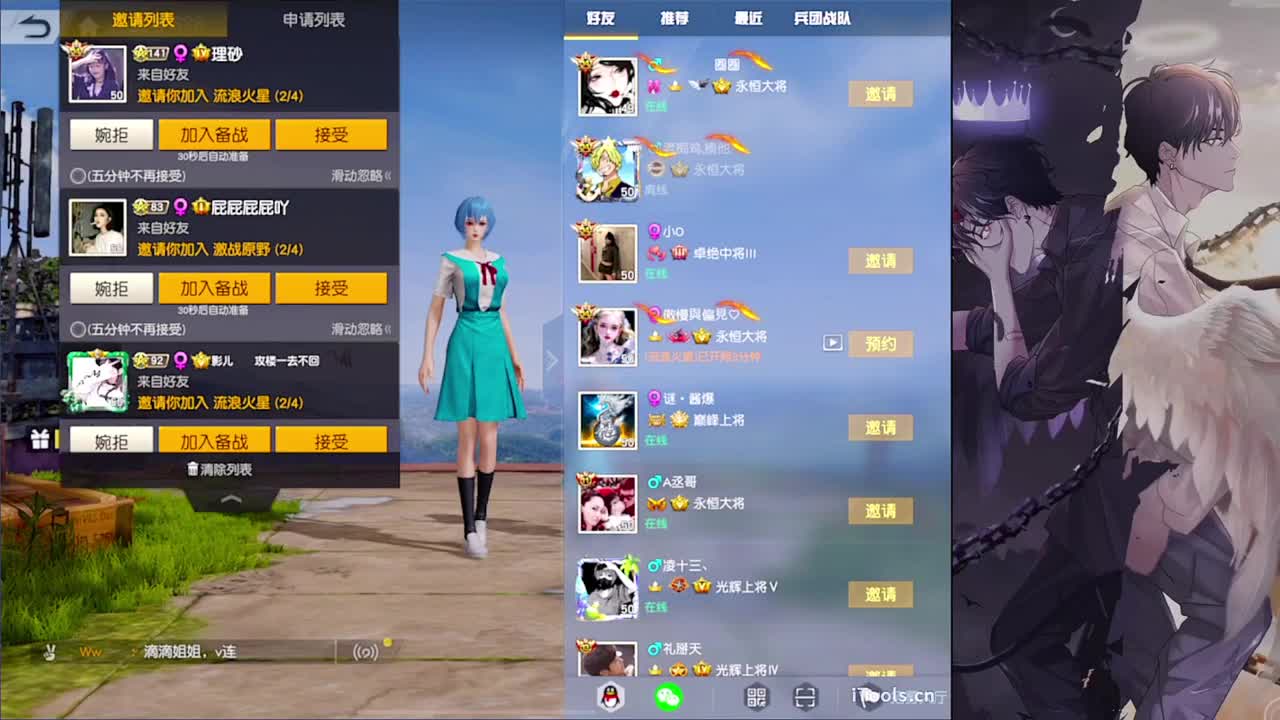
Task: Invite 小O using the 邀请 button
Action: coord(880,260)
